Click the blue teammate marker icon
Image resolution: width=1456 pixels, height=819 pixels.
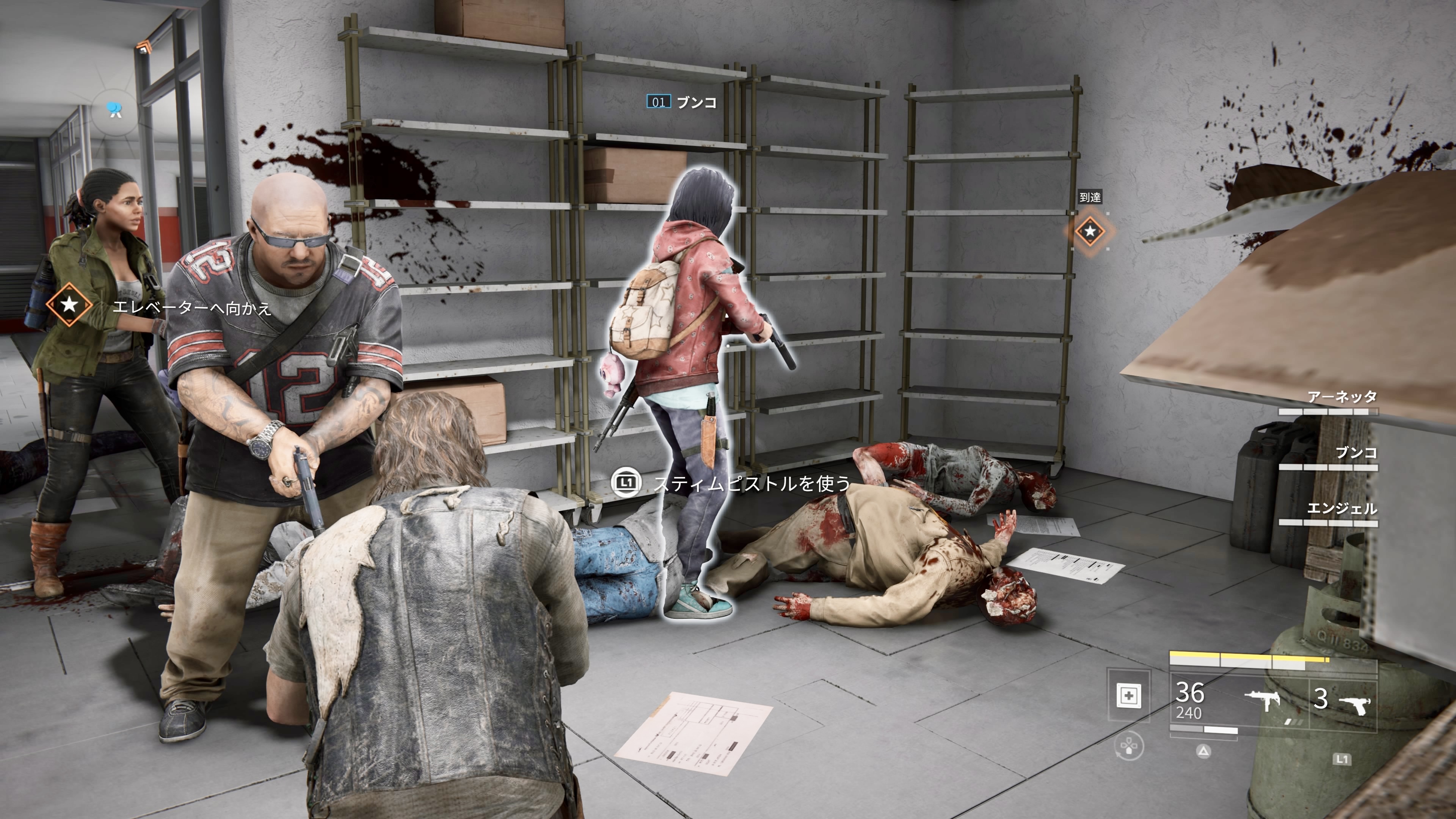116,109
